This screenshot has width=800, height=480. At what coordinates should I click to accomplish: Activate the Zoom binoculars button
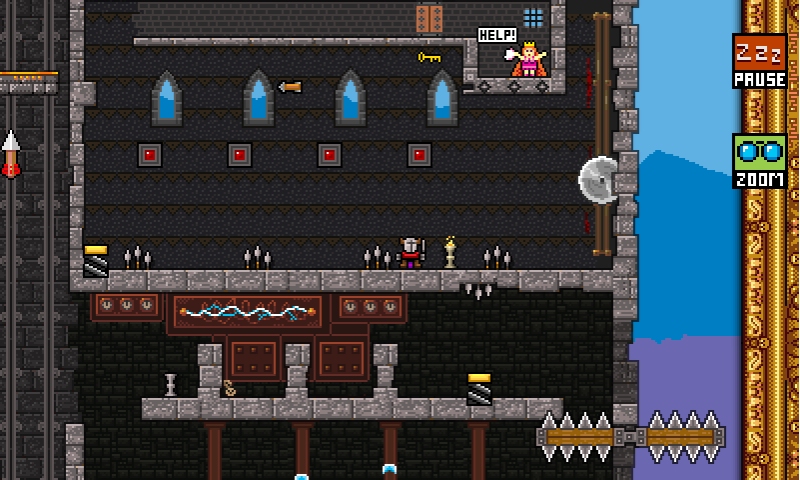(759, 162)
